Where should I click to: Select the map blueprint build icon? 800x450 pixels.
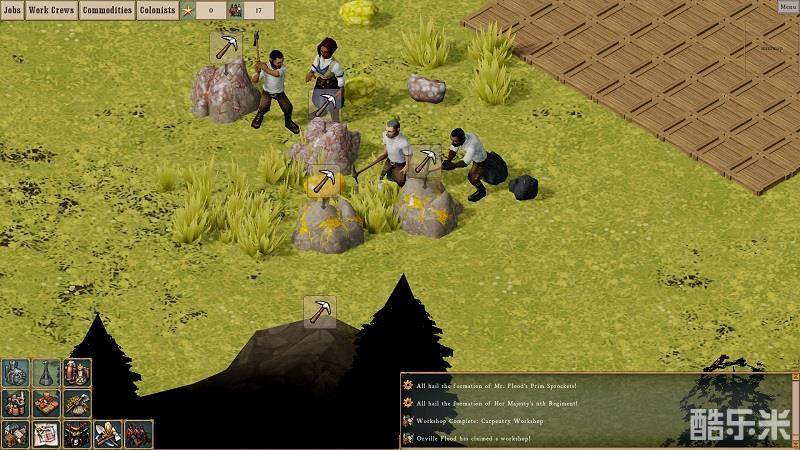pyautogui.click(x=45, y=434)
